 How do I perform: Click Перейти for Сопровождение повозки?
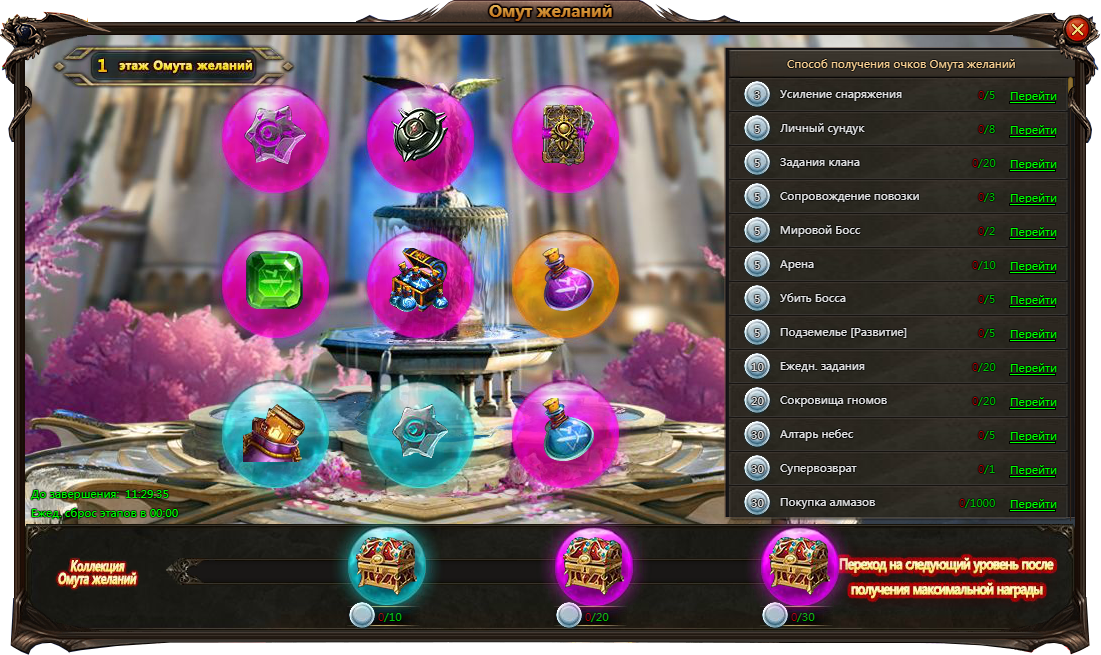tap(1033, 199)
